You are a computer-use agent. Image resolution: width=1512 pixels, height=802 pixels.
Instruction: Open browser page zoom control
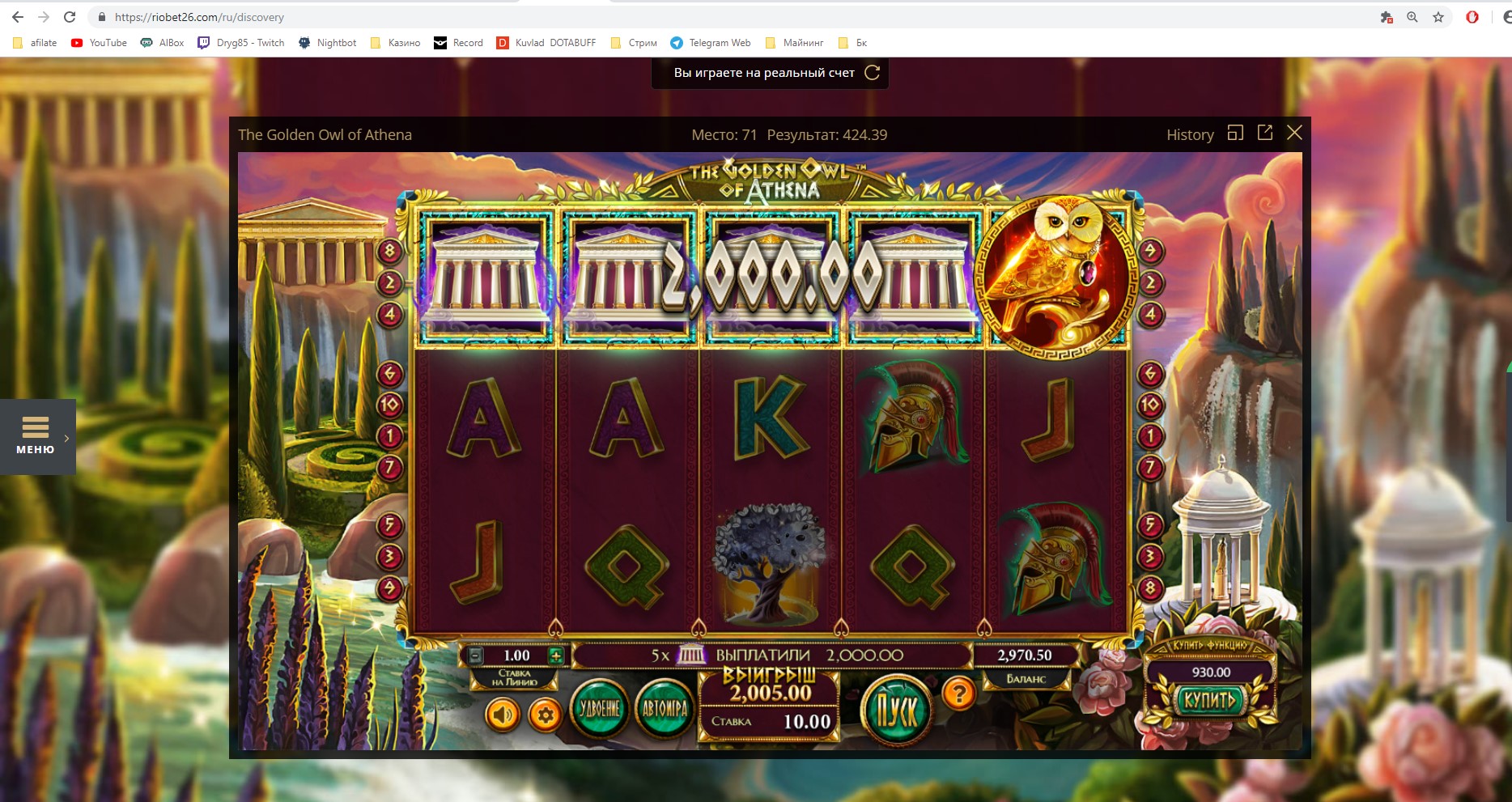[1412, 16]
